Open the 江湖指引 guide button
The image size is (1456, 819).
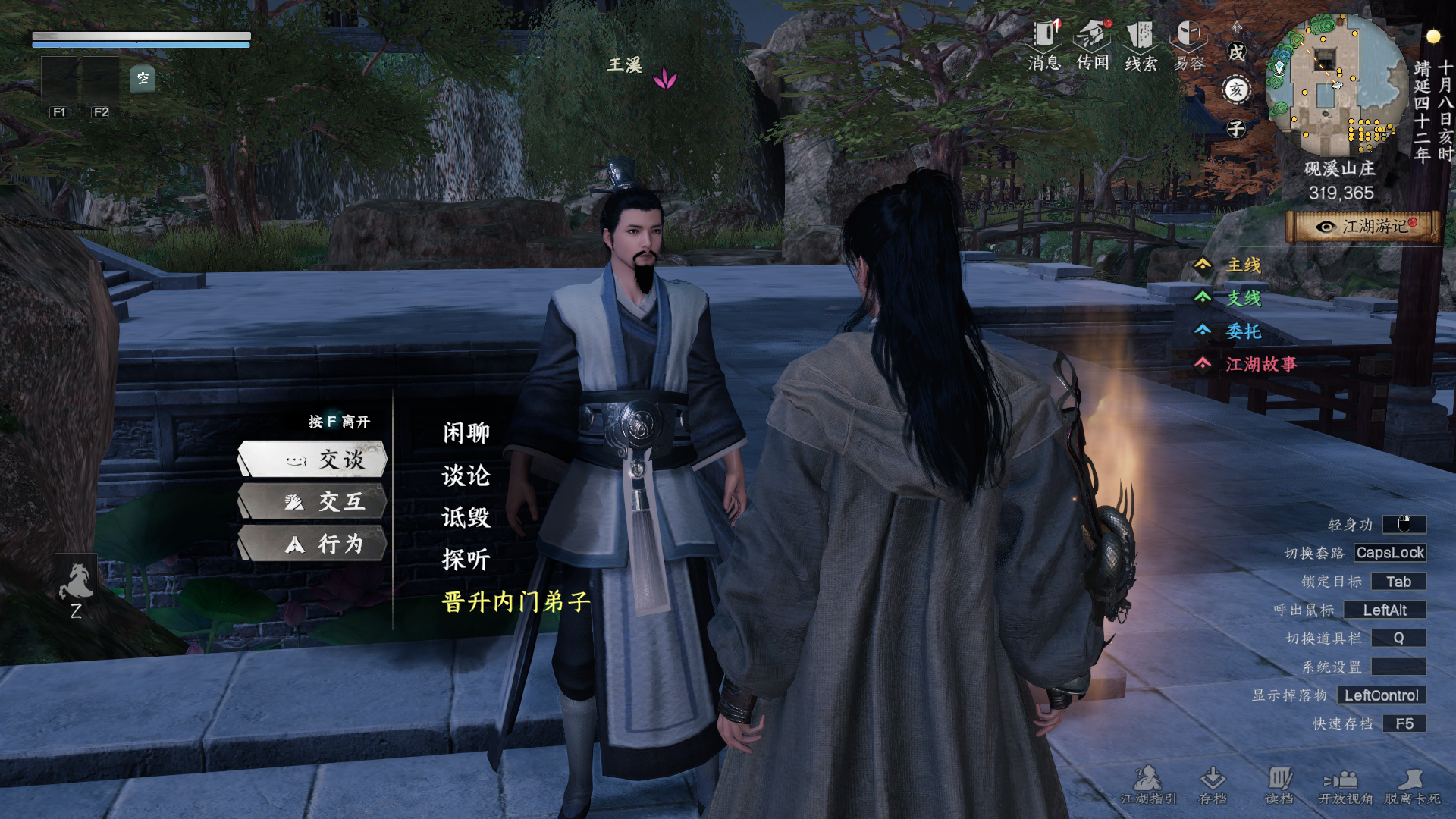click(x=1148, y=785)
